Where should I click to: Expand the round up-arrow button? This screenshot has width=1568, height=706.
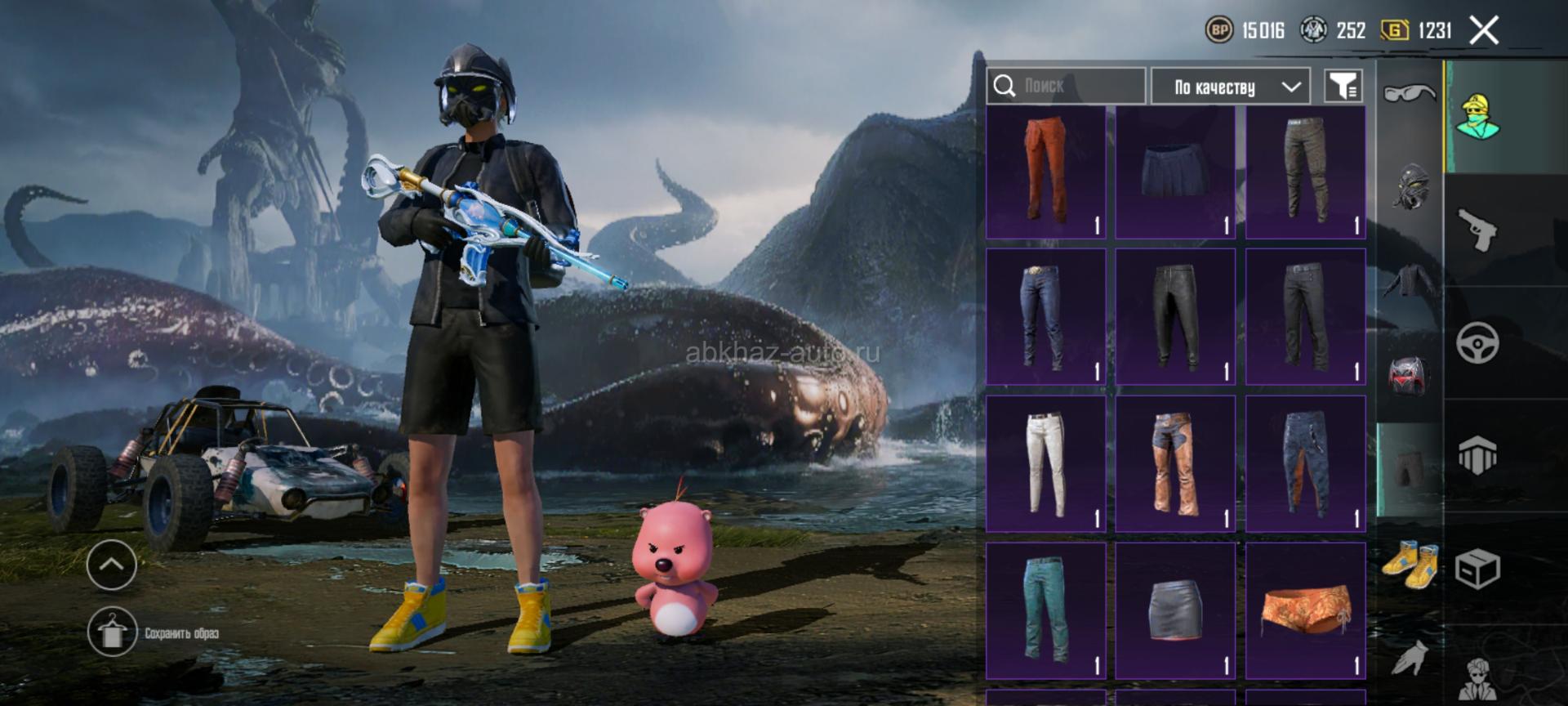112,564
